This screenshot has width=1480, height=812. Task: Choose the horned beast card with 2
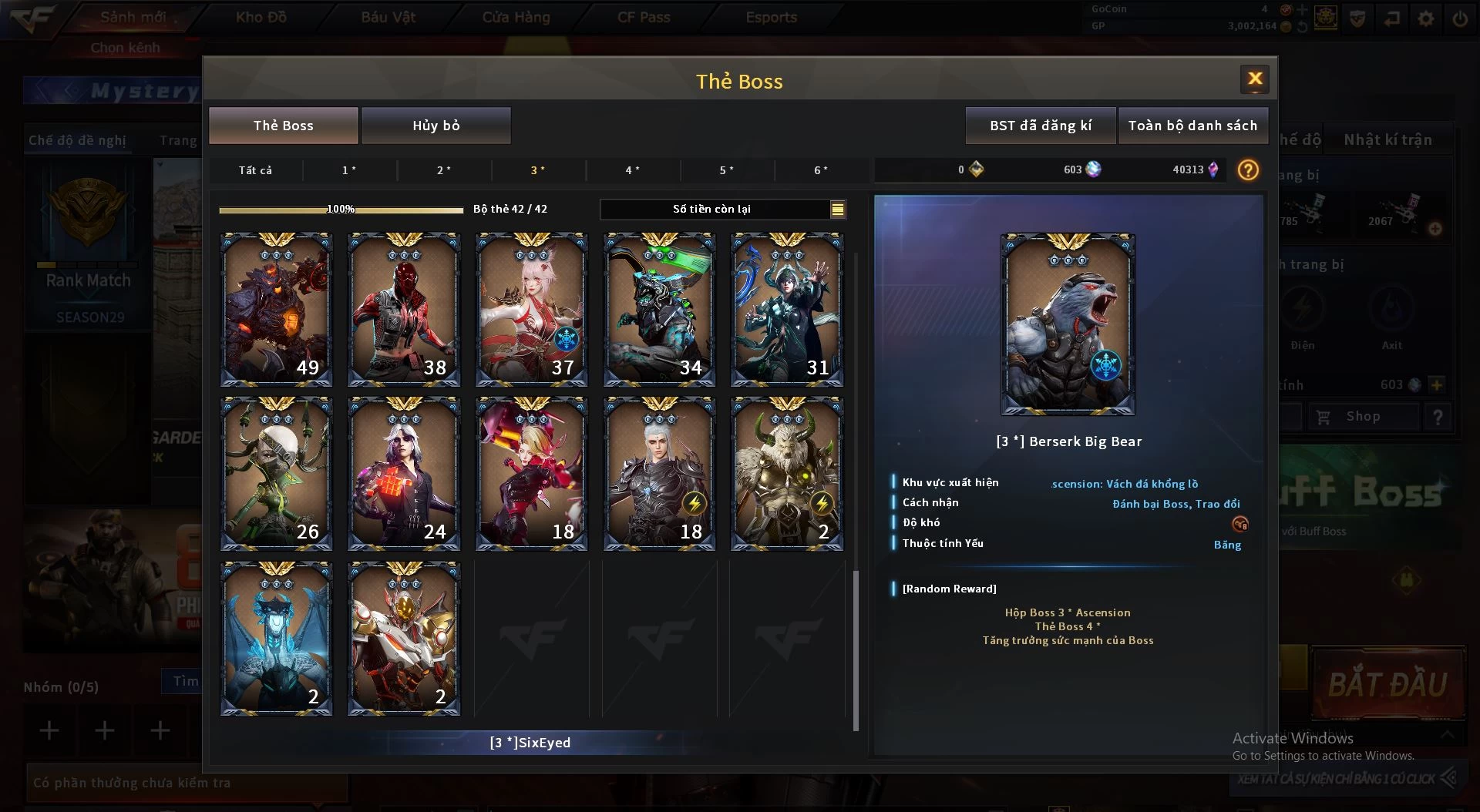tap(786, 474)
